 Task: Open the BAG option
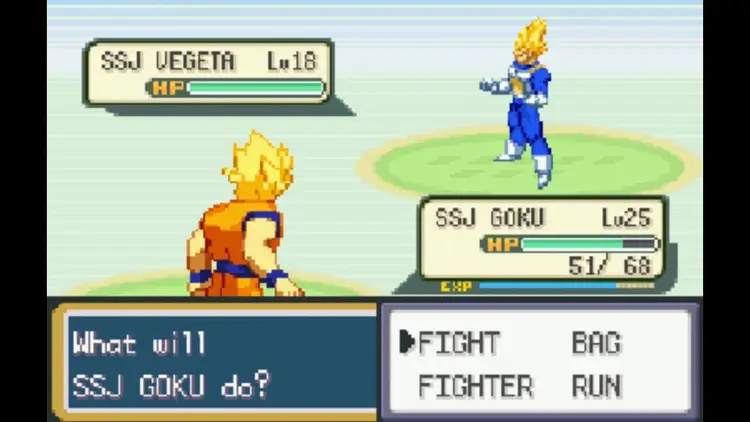[597, 343]
